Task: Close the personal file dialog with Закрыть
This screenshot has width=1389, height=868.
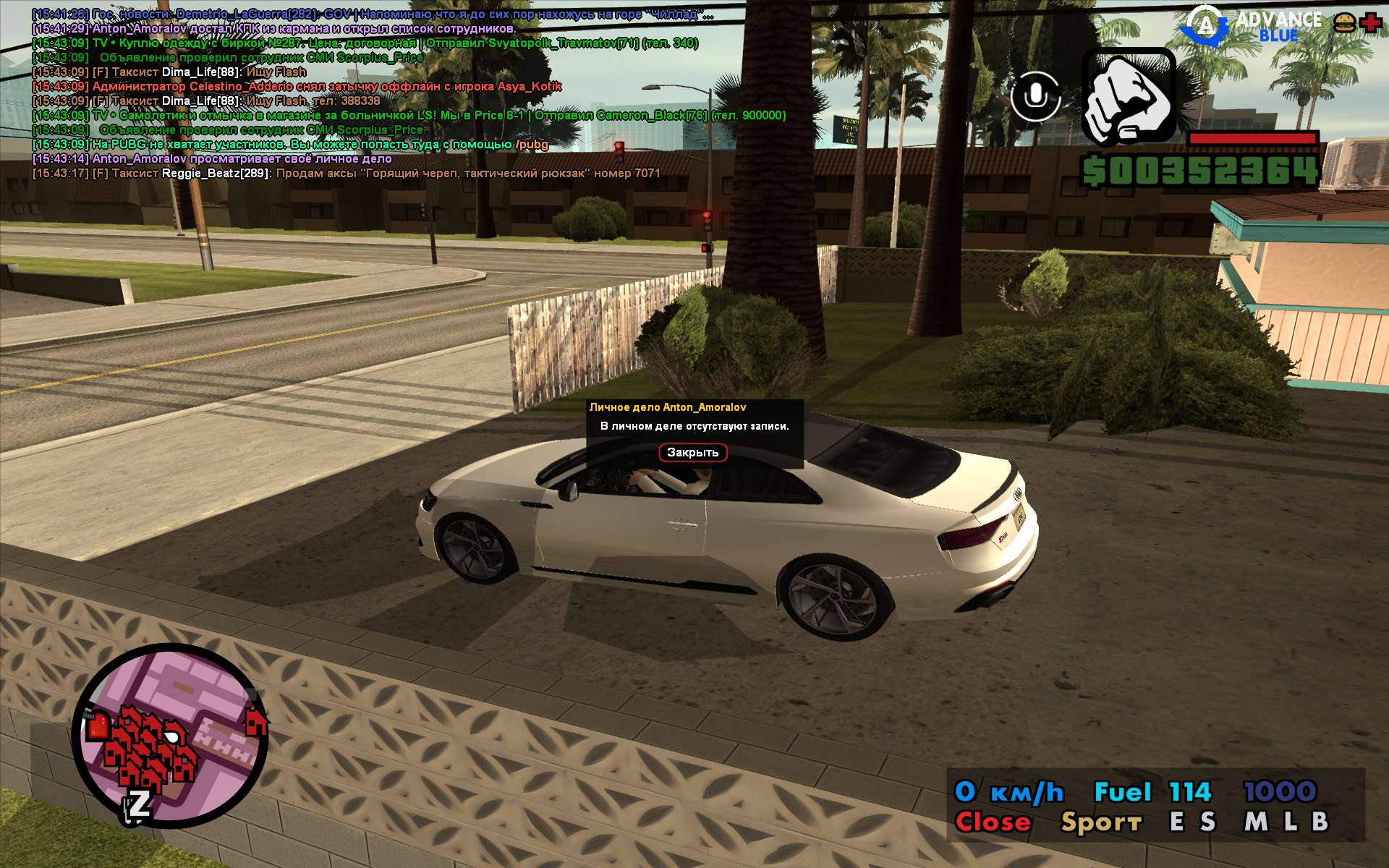Action: click(692, 452)
